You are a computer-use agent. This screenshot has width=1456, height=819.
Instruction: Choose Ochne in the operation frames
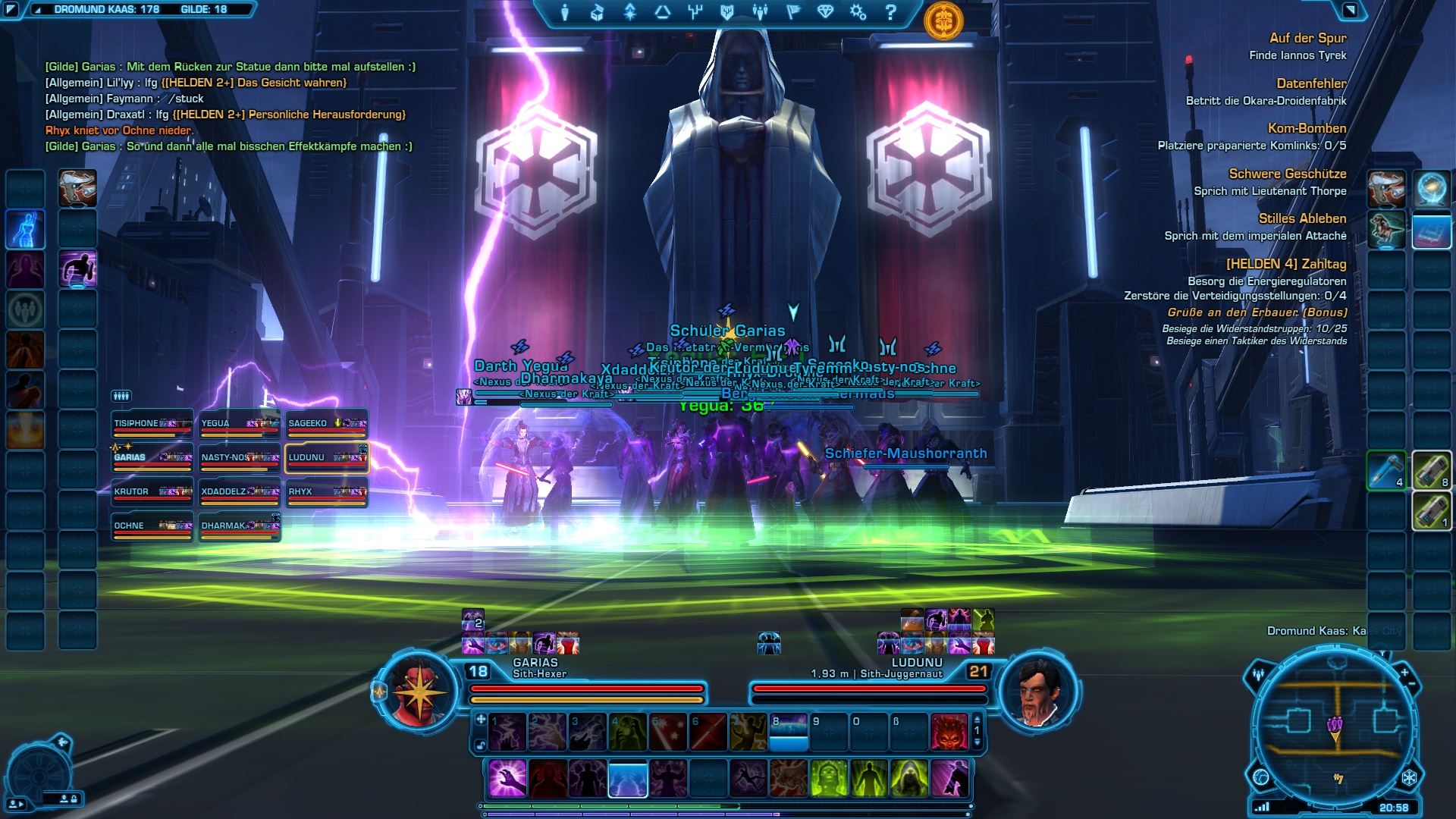152,526
